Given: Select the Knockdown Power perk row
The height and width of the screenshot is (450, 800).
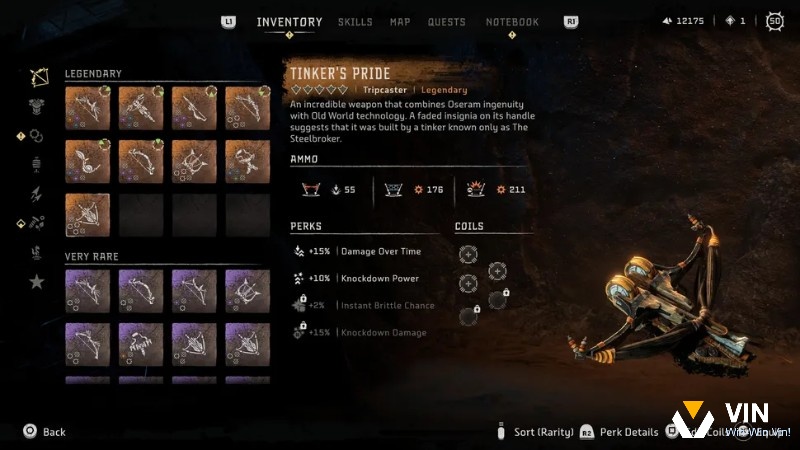Looking at the screenshot, I should (364, 278).
